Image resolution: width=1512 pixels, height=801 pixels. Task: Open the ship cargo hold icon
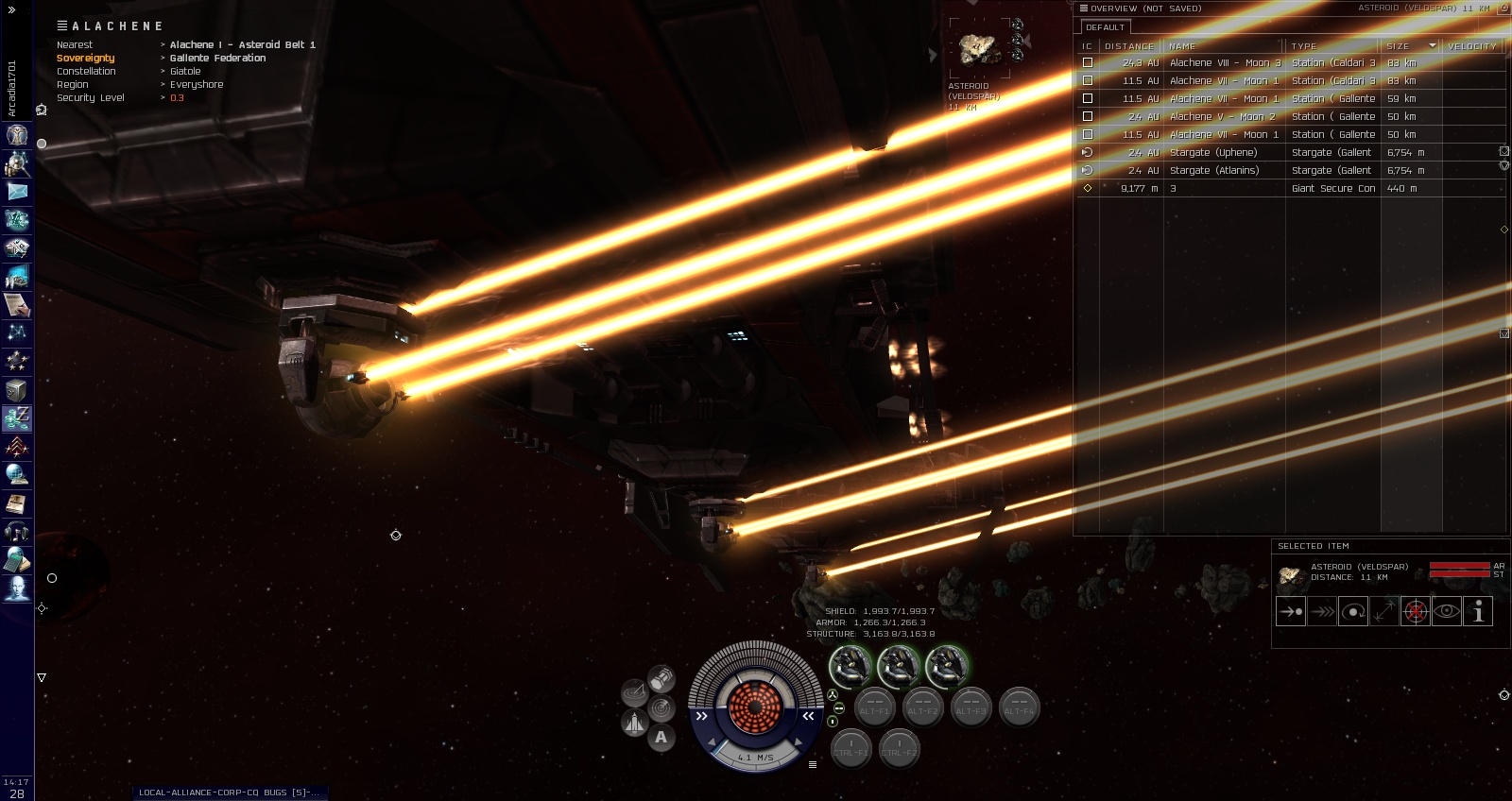[661, 678]
